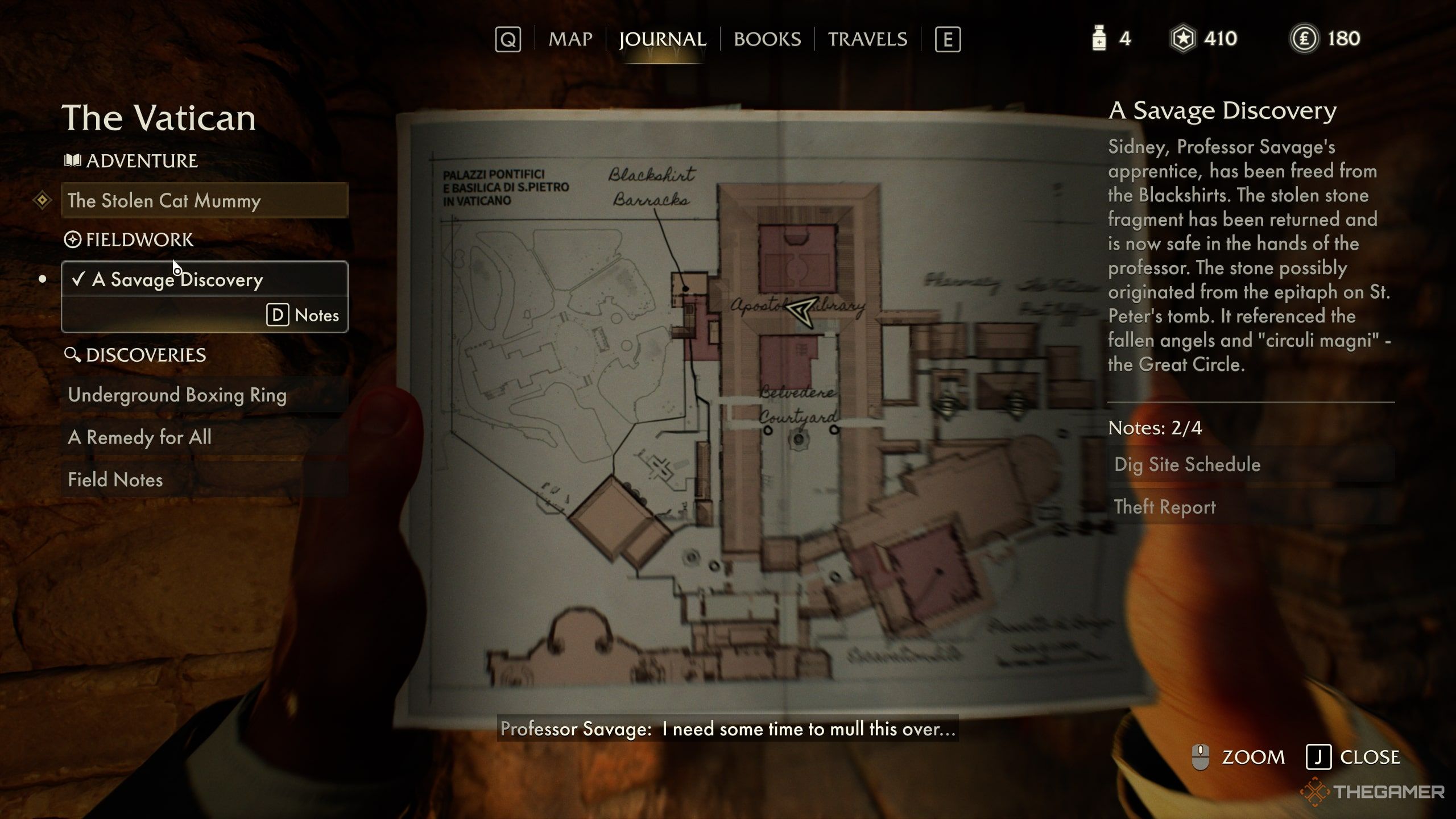This screenshot has height=819, width=1456.
Task: Select The Stolen Cat Mummy adventure
Action: click(204, 200)
